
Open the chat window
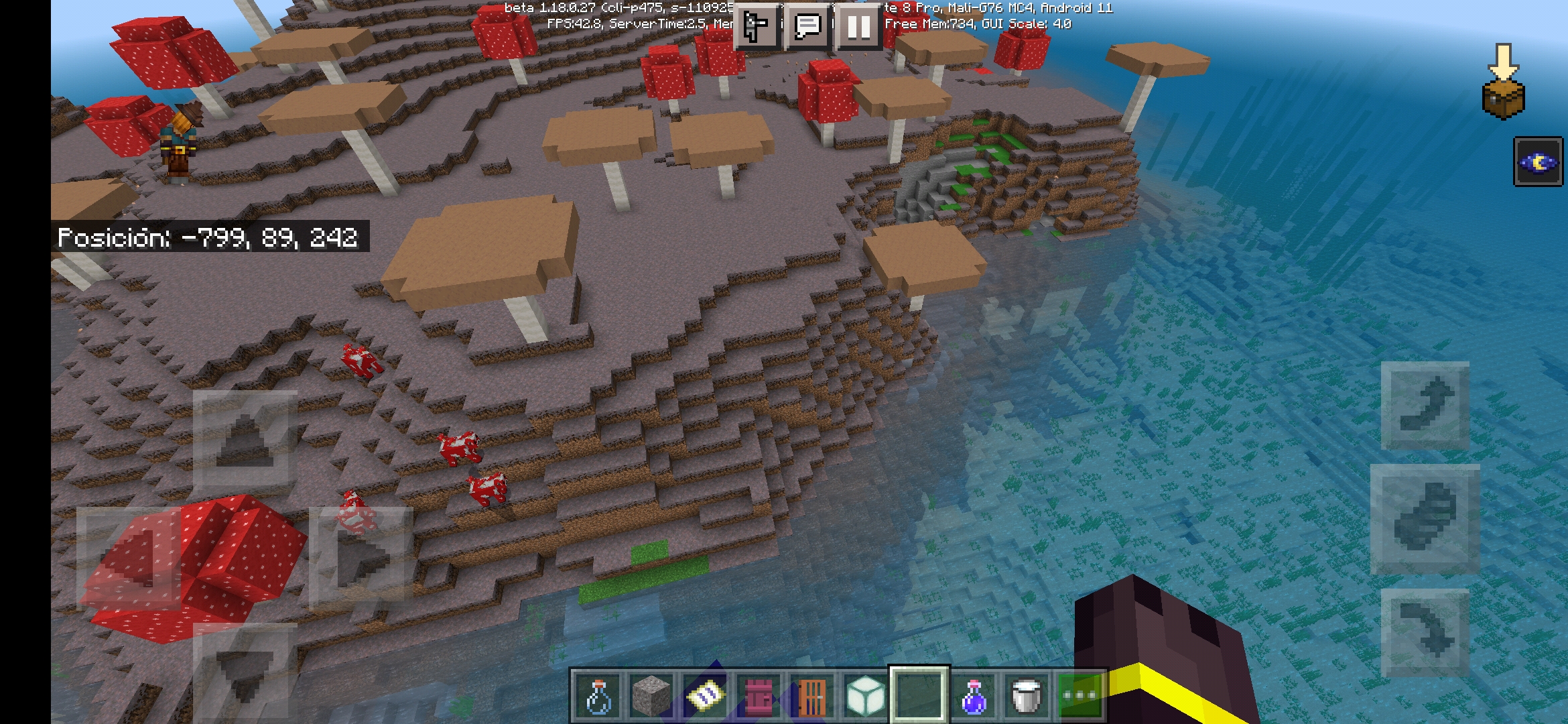807,27
